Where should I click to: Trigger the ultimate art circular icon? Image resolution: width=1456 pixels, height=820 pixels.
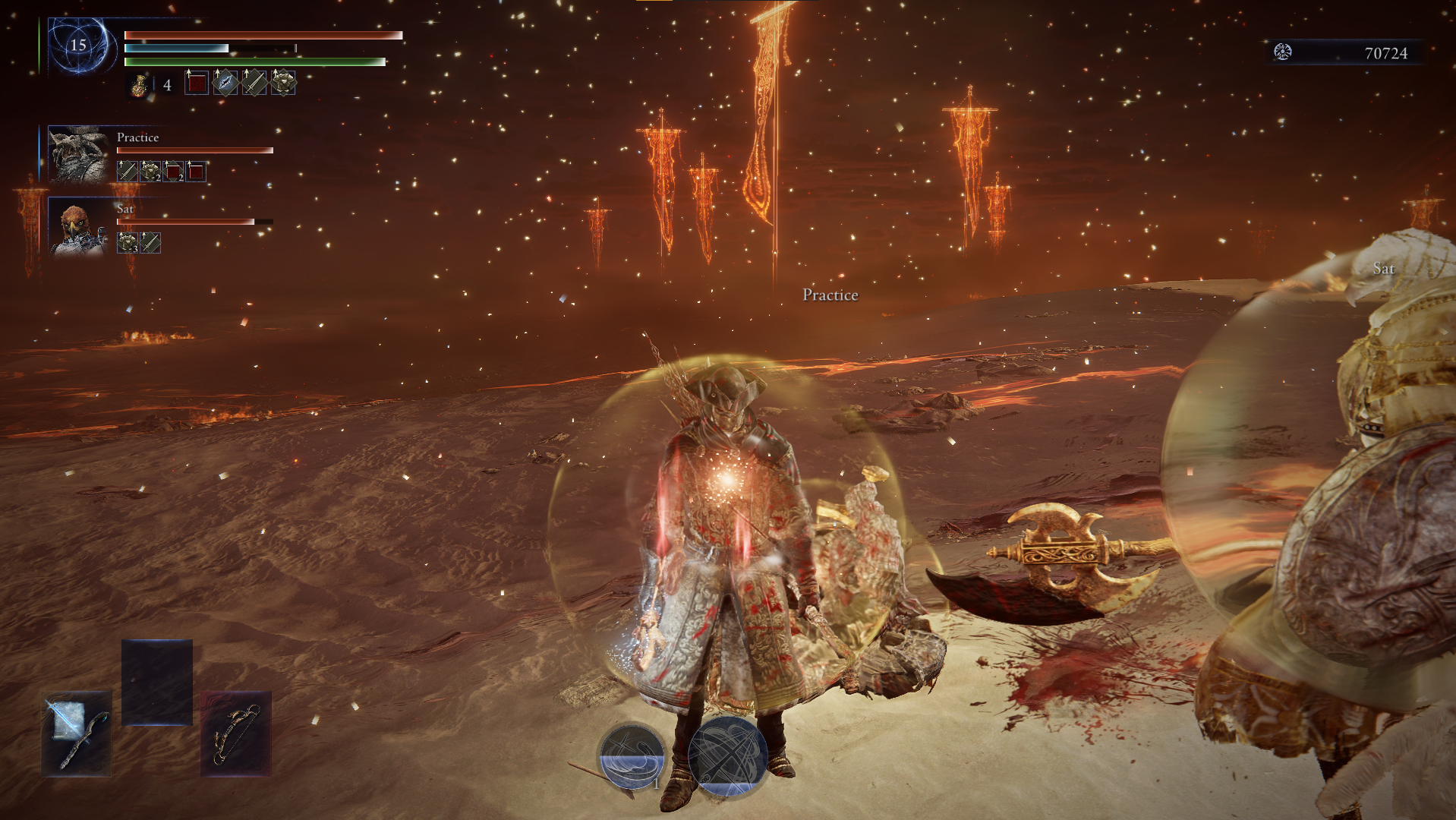726,755
